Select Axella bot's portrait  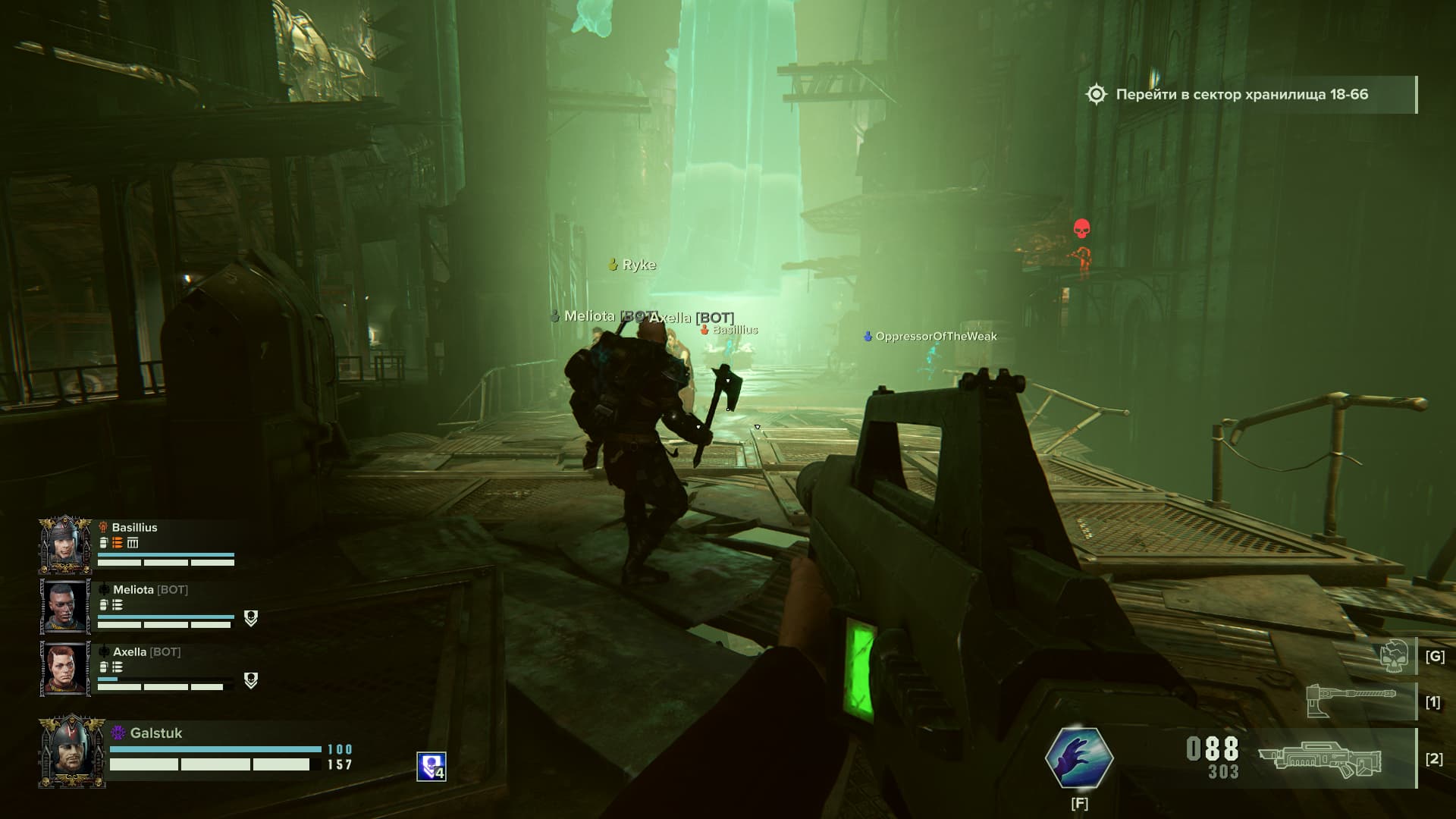point(65,669)
